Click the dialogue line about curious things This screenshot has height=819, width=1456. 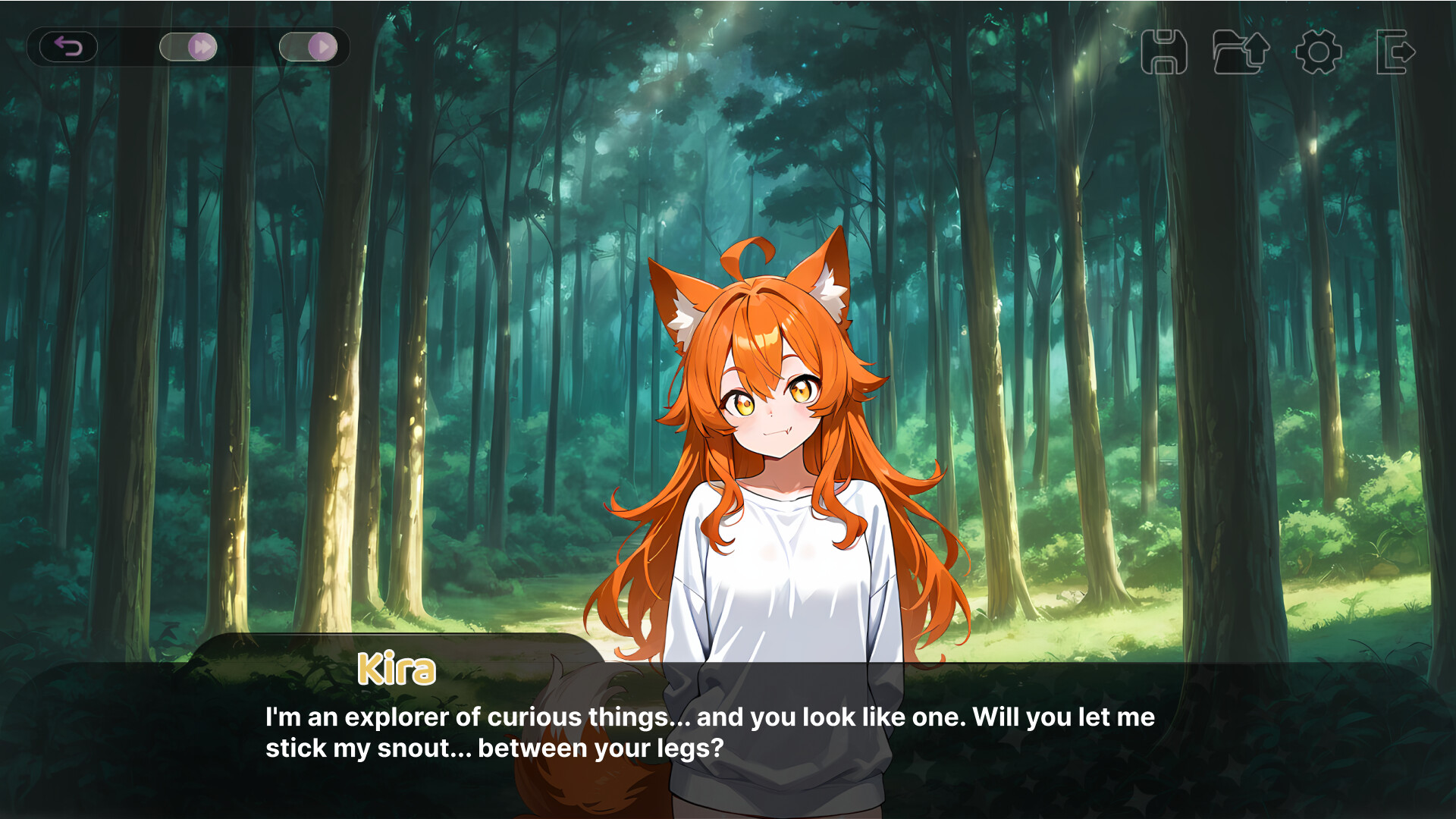(x=709, y=717)
